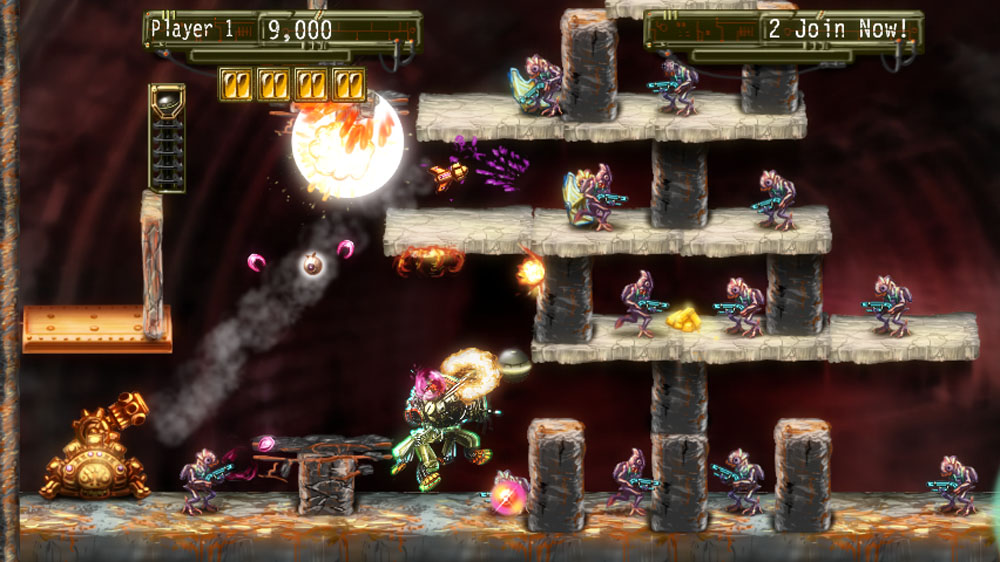
Task: Click the vertical weapon gauge below the score
Action: click(166, 137)
